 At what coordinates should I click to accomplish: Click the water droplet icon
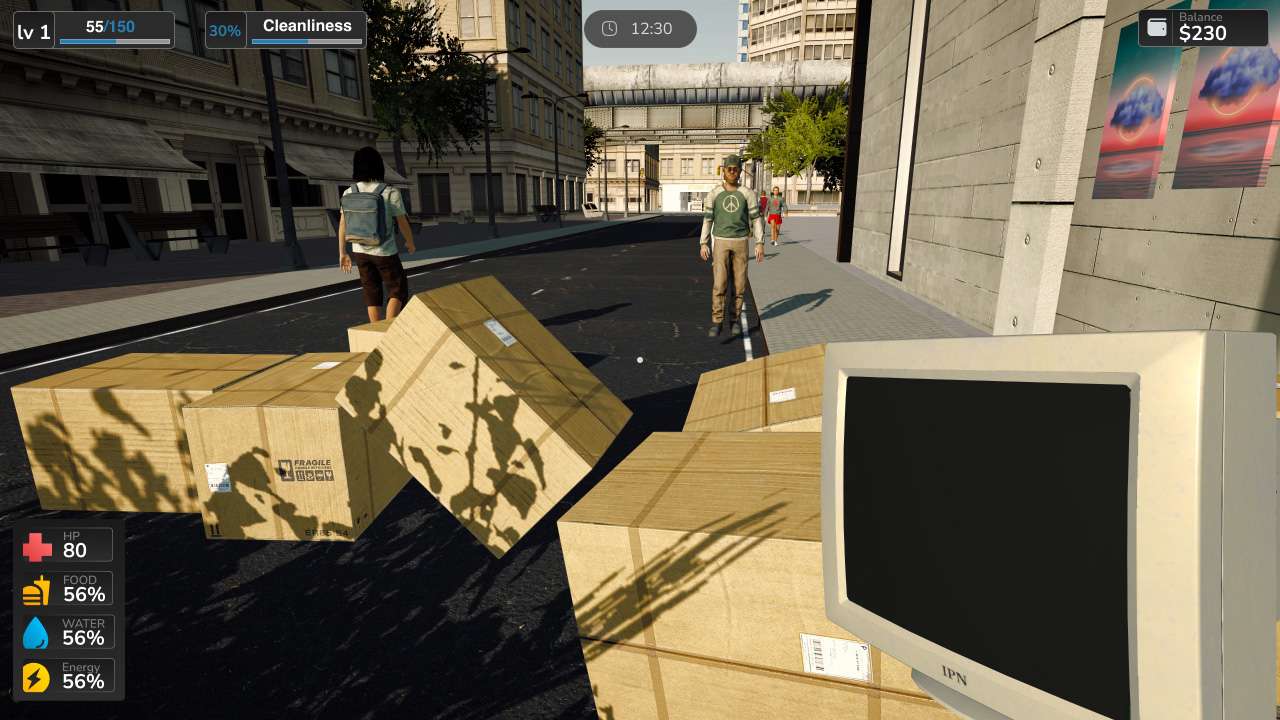37,632
